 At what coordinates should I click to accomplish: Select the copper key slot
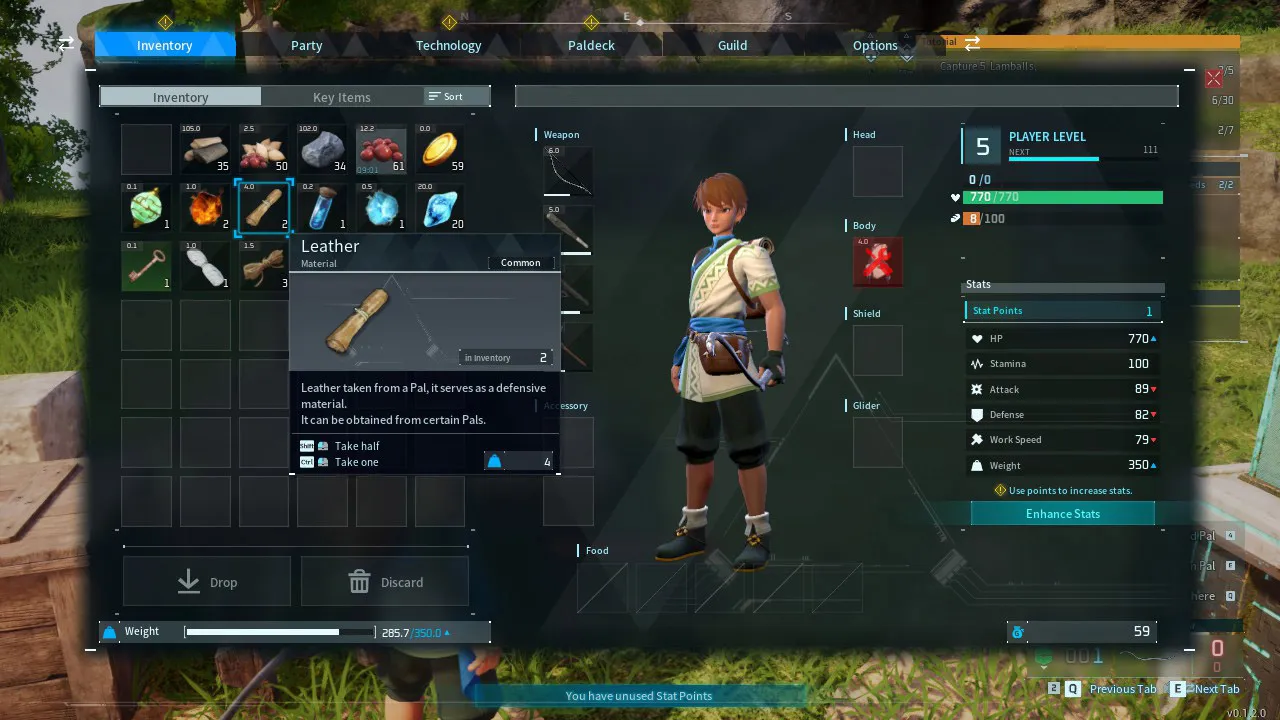[x=147, y=266]
